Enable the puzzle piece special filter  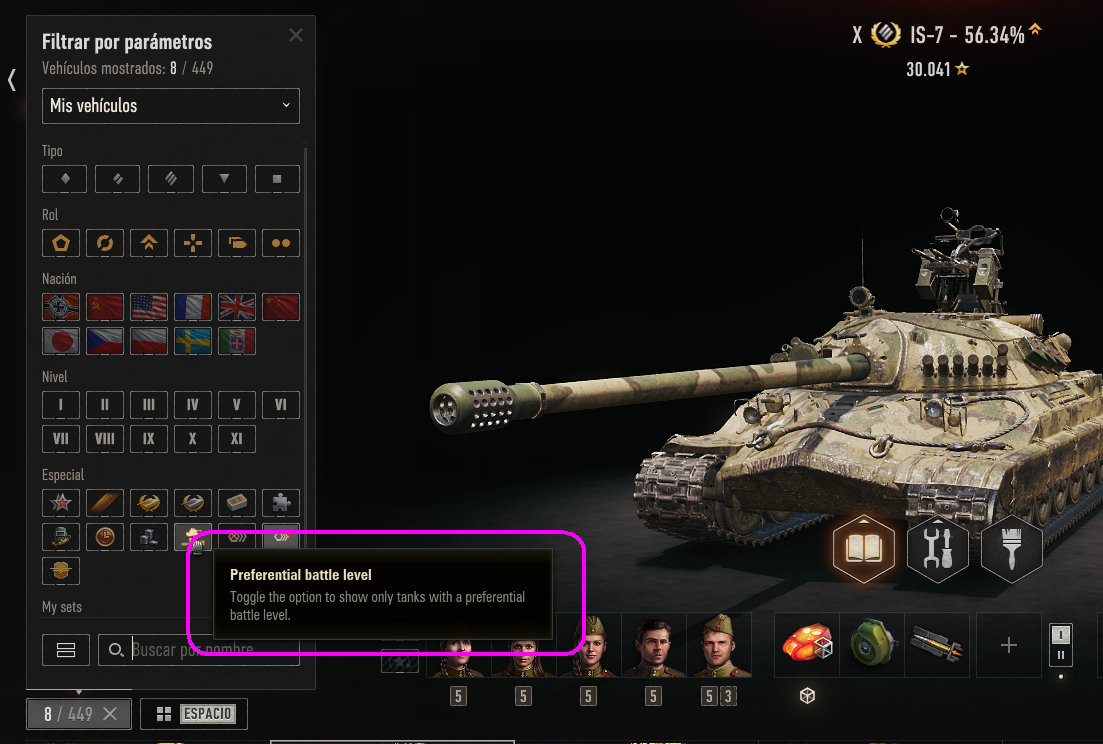pyautogui.click(x=281, y=503)
